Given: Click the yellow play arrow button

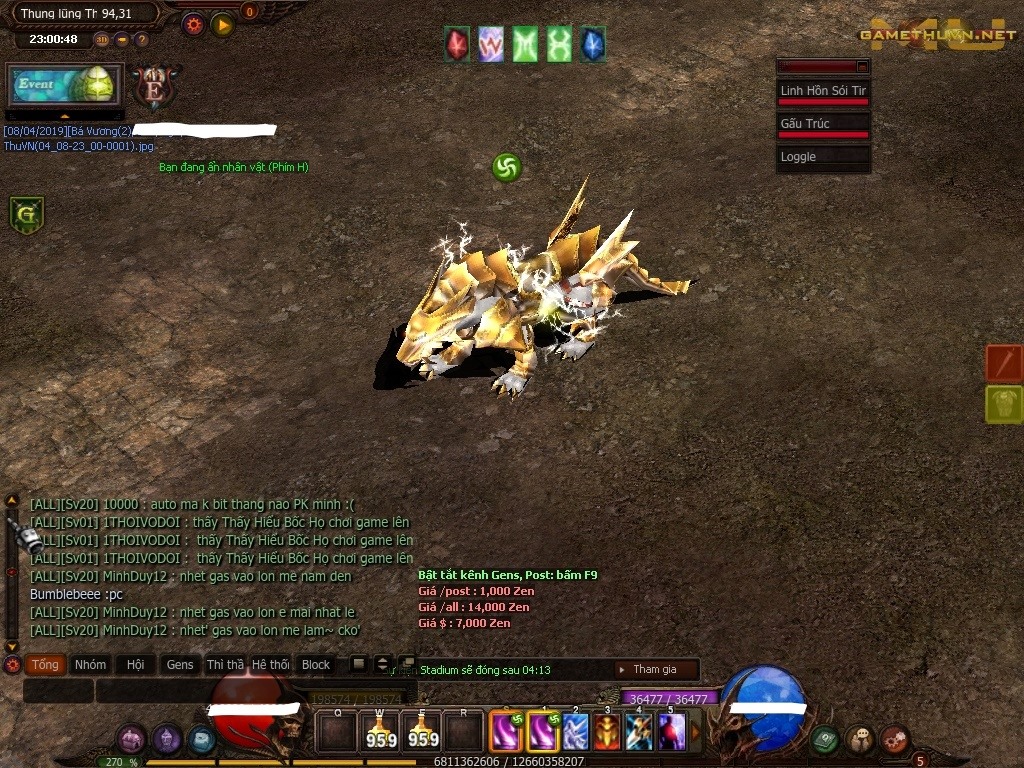Looking at the screenshot, I should click(x=222, y=24).
